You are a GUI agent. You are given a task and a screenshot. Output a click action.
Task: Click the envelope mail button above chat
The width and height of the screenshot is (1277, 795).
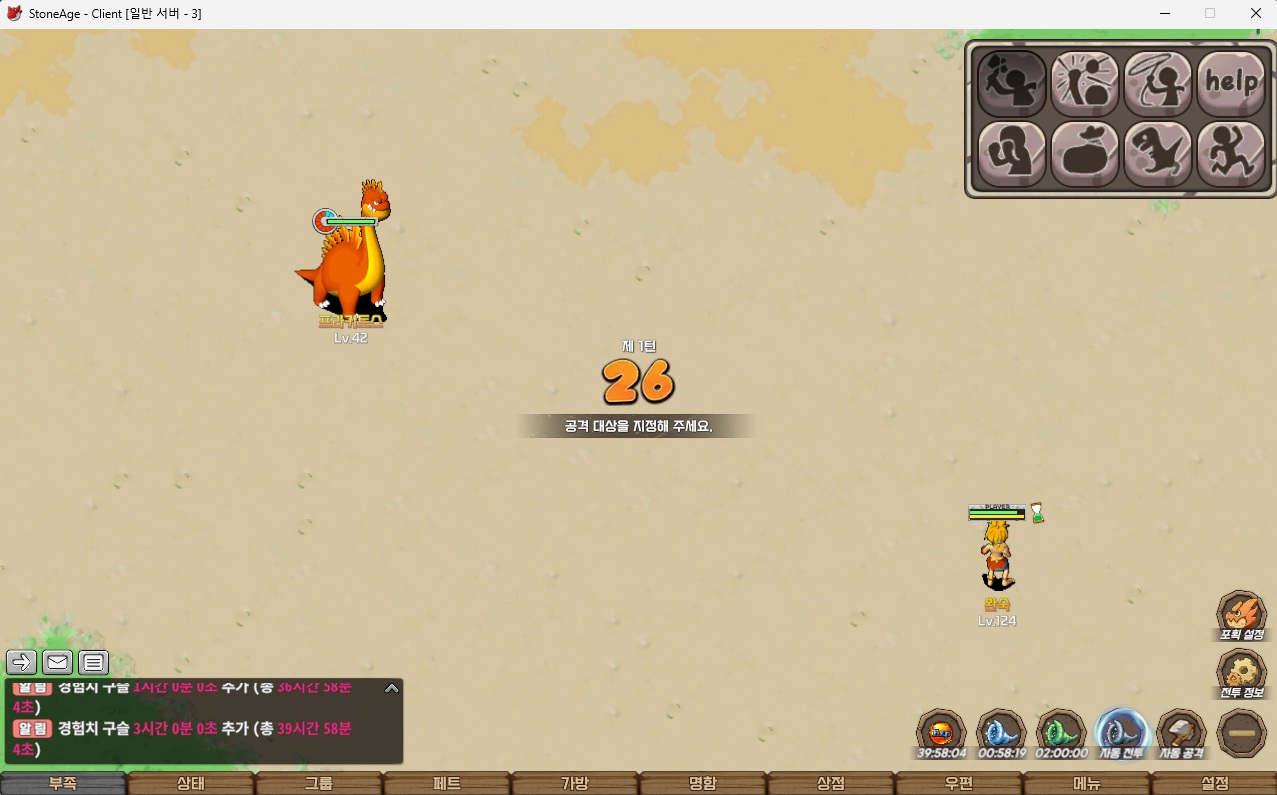pos(57,662)
